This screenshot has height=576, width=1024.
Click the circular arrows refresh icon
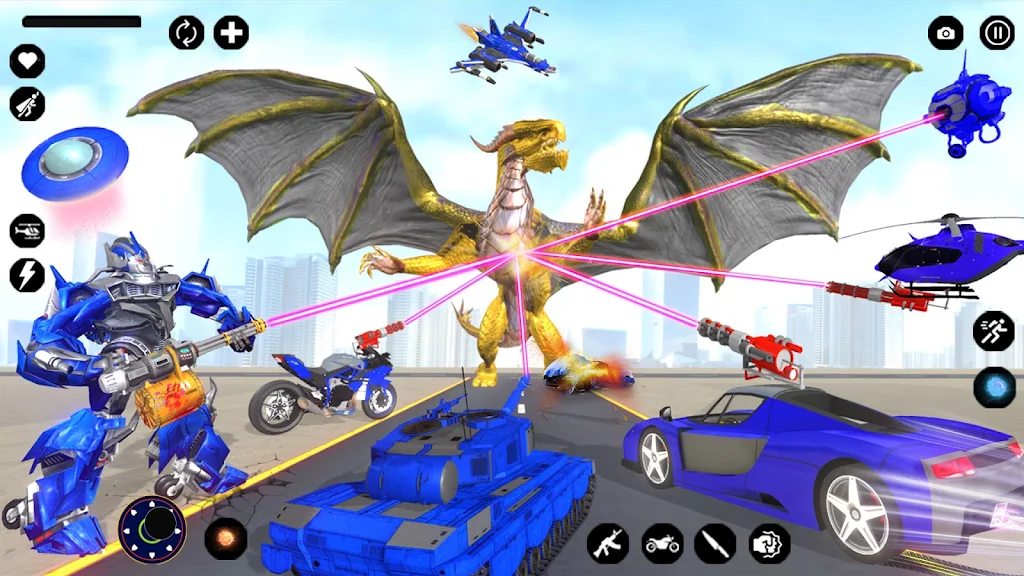186,33
